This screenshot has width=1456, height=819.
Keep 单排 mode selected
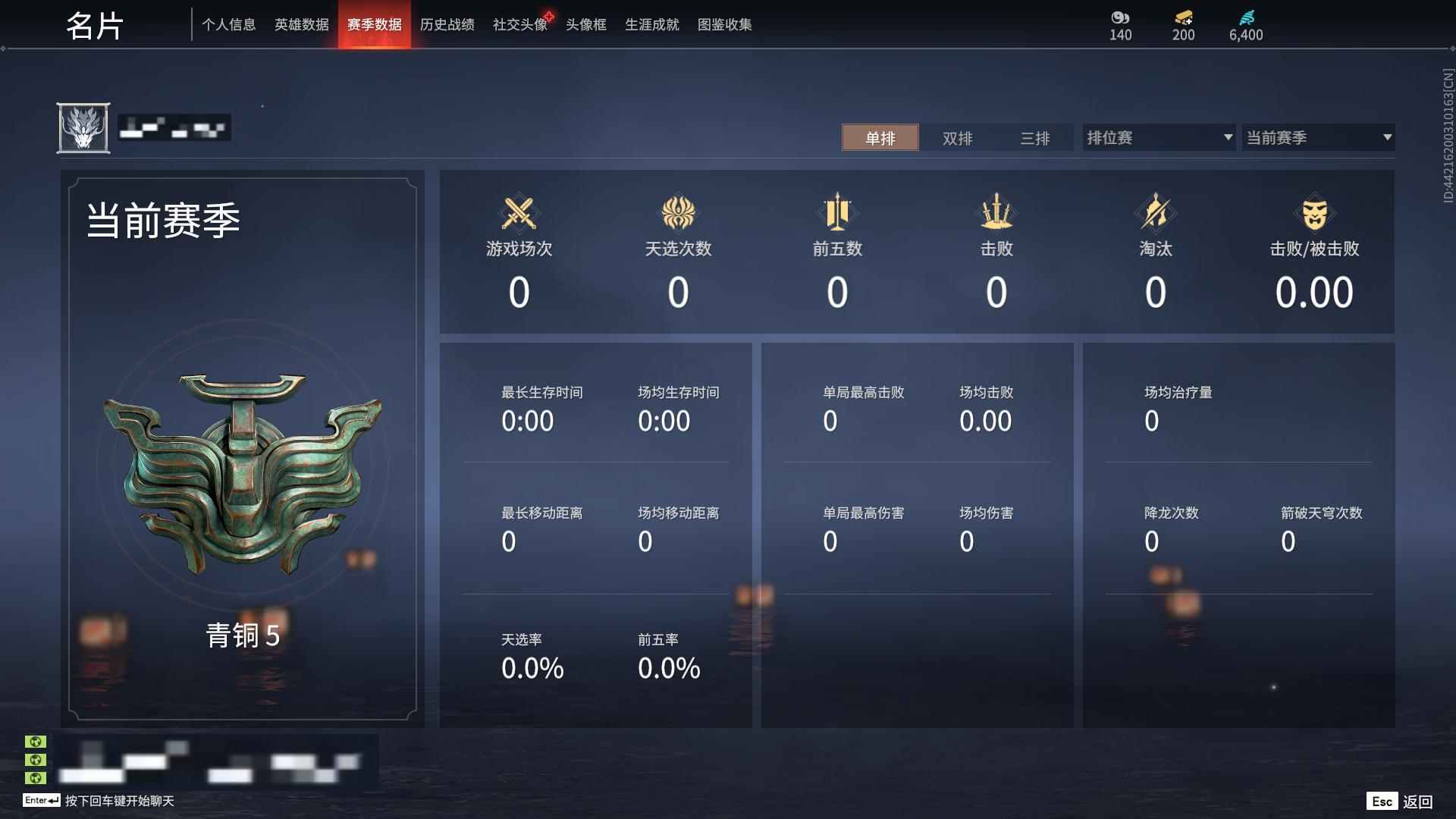pyautogui.click(x=880, y=138)
